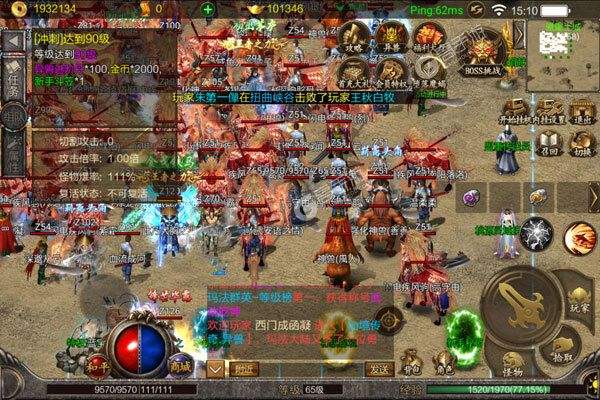
Task: Start auto-combat with the 开始挂机 button
Action: tap(514, 111)
